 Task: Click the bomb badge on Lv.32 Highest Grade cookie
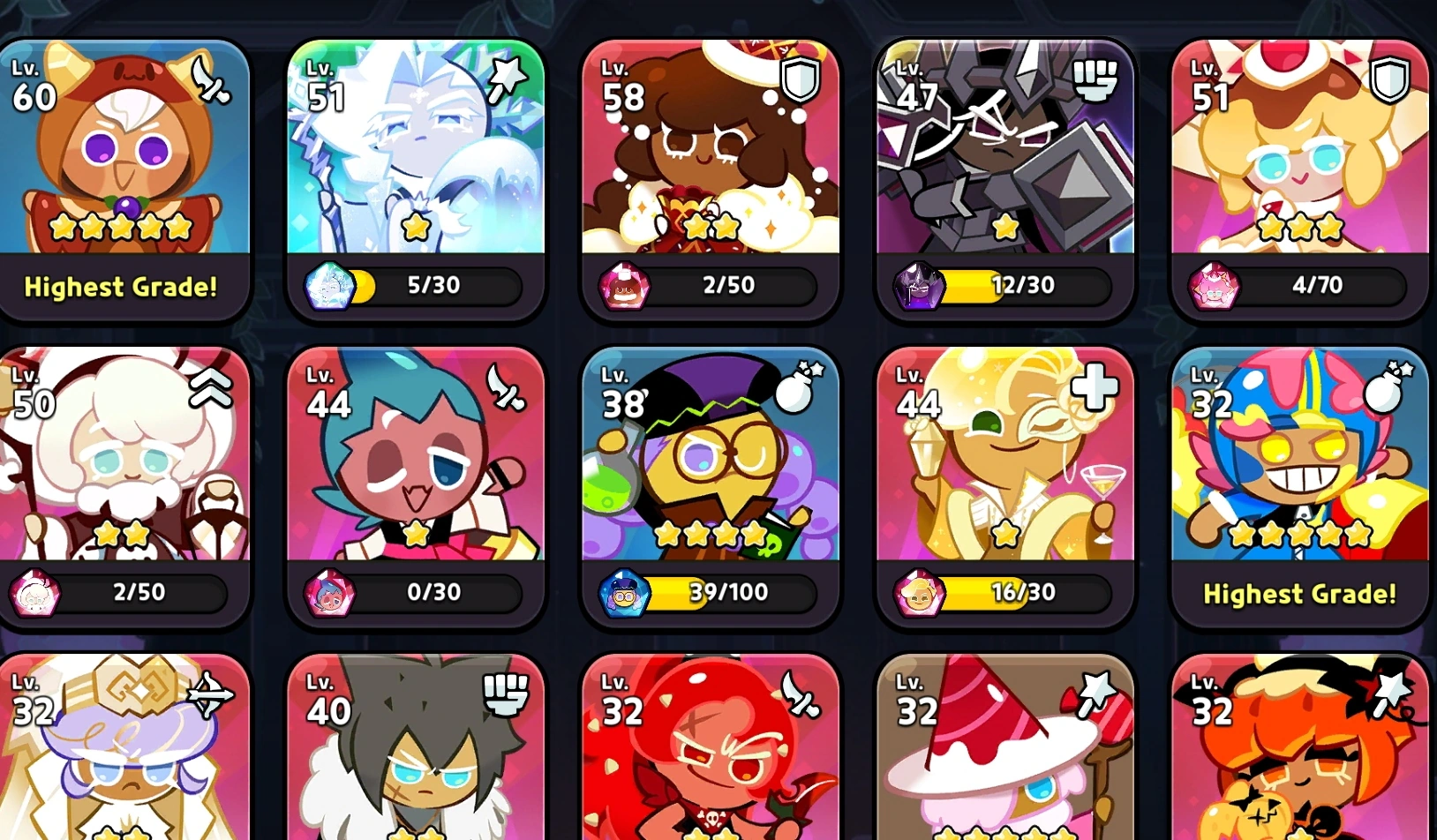tap(1387, 386)
